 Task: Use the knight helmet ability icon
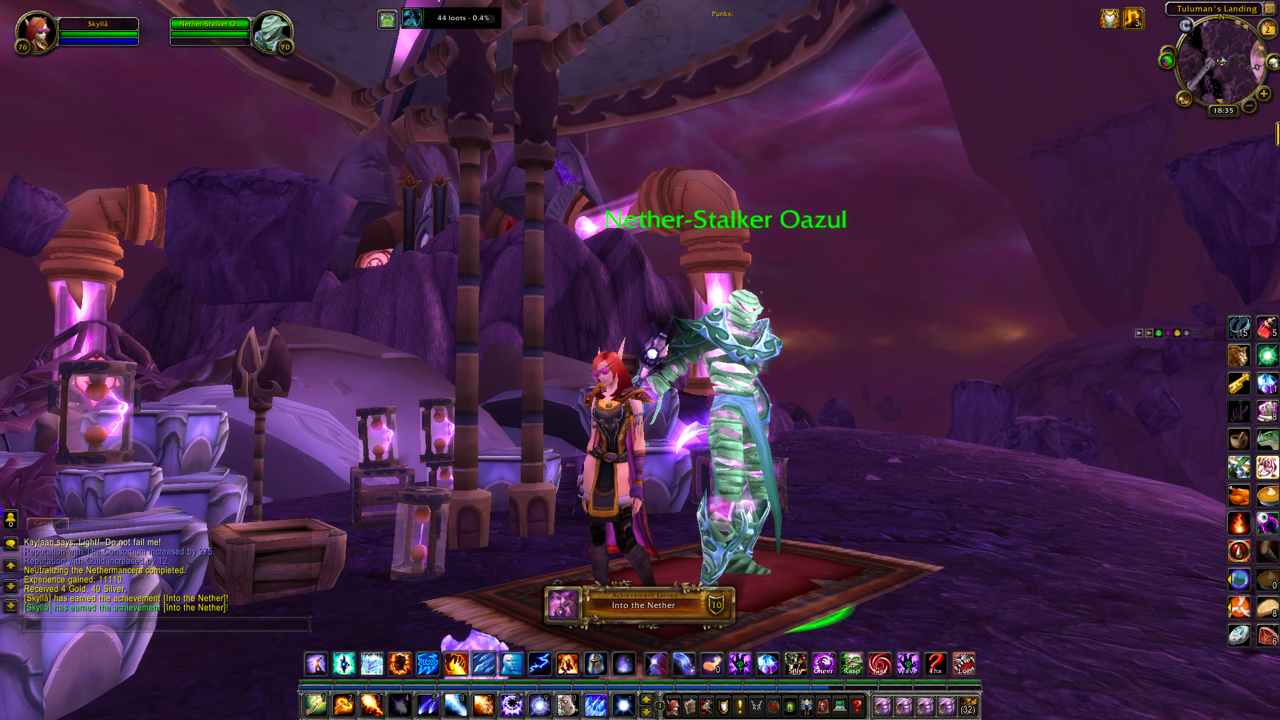pos(595,663)
